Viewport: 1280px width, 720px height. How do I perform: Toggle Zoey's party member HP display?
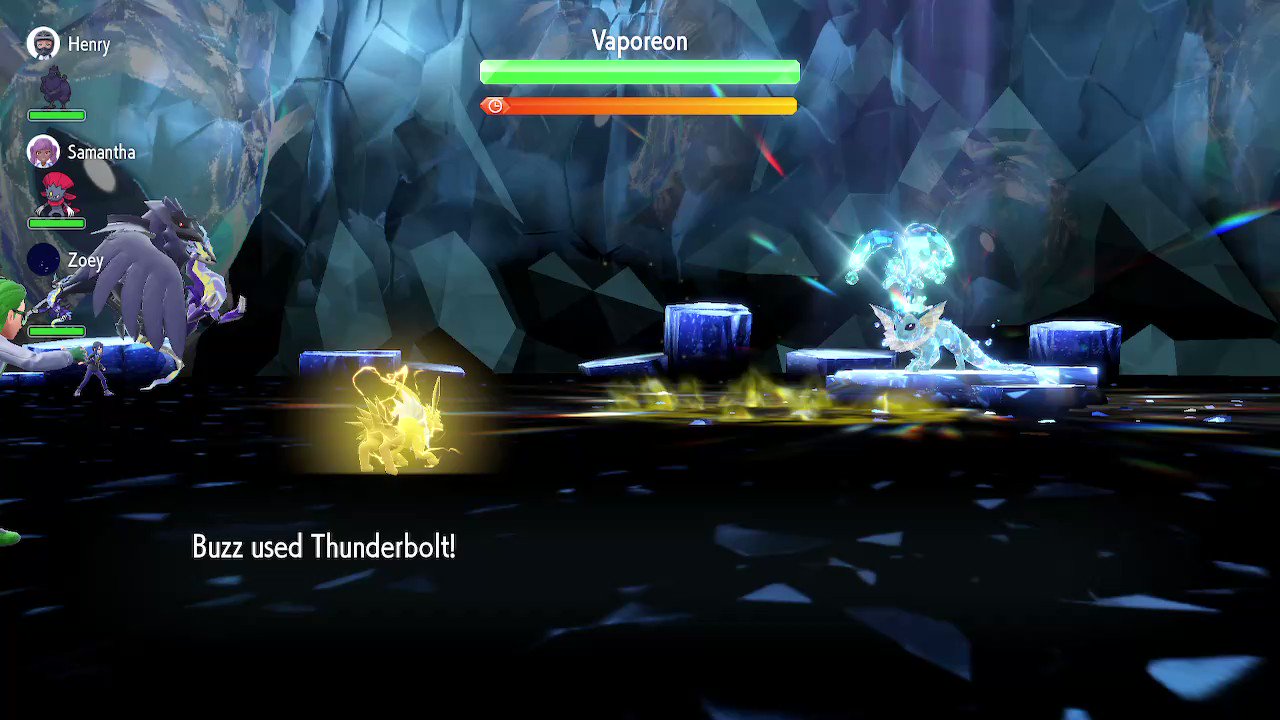[x=55, y=330]
